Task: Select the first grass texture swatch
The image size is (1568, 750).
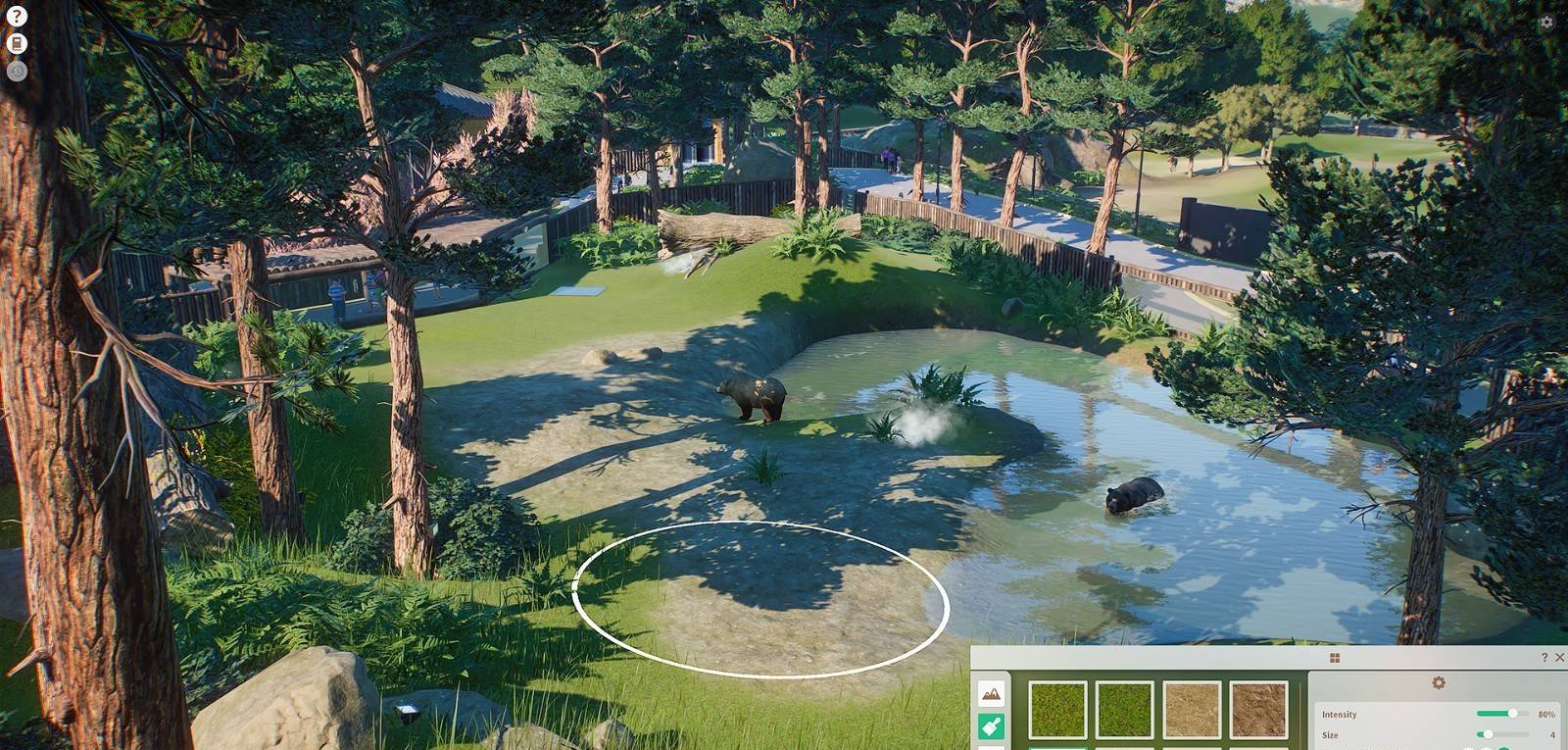Action: pos(1058,710)
